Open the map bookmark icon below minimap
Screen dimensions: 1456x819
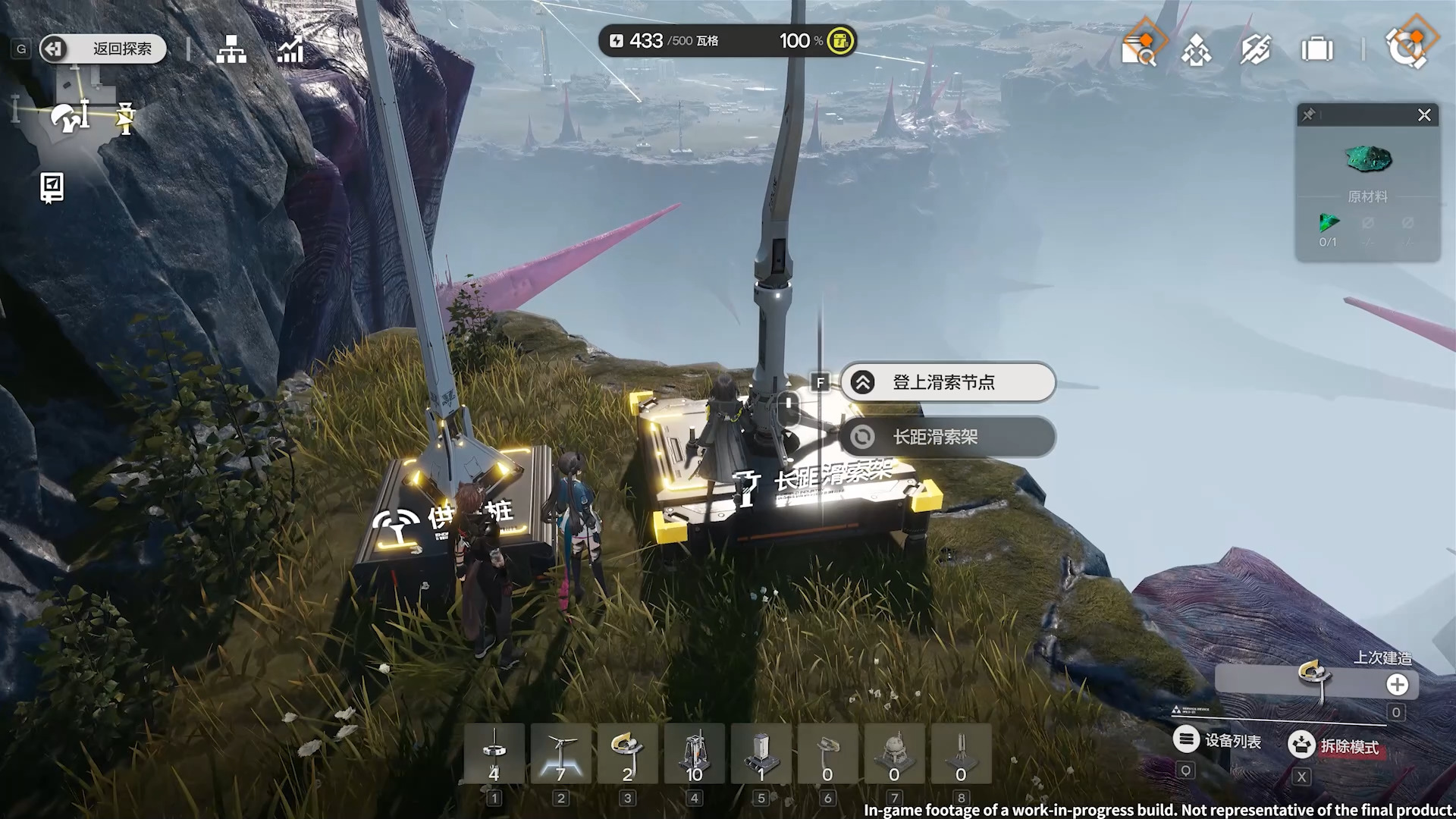(52, 187)
